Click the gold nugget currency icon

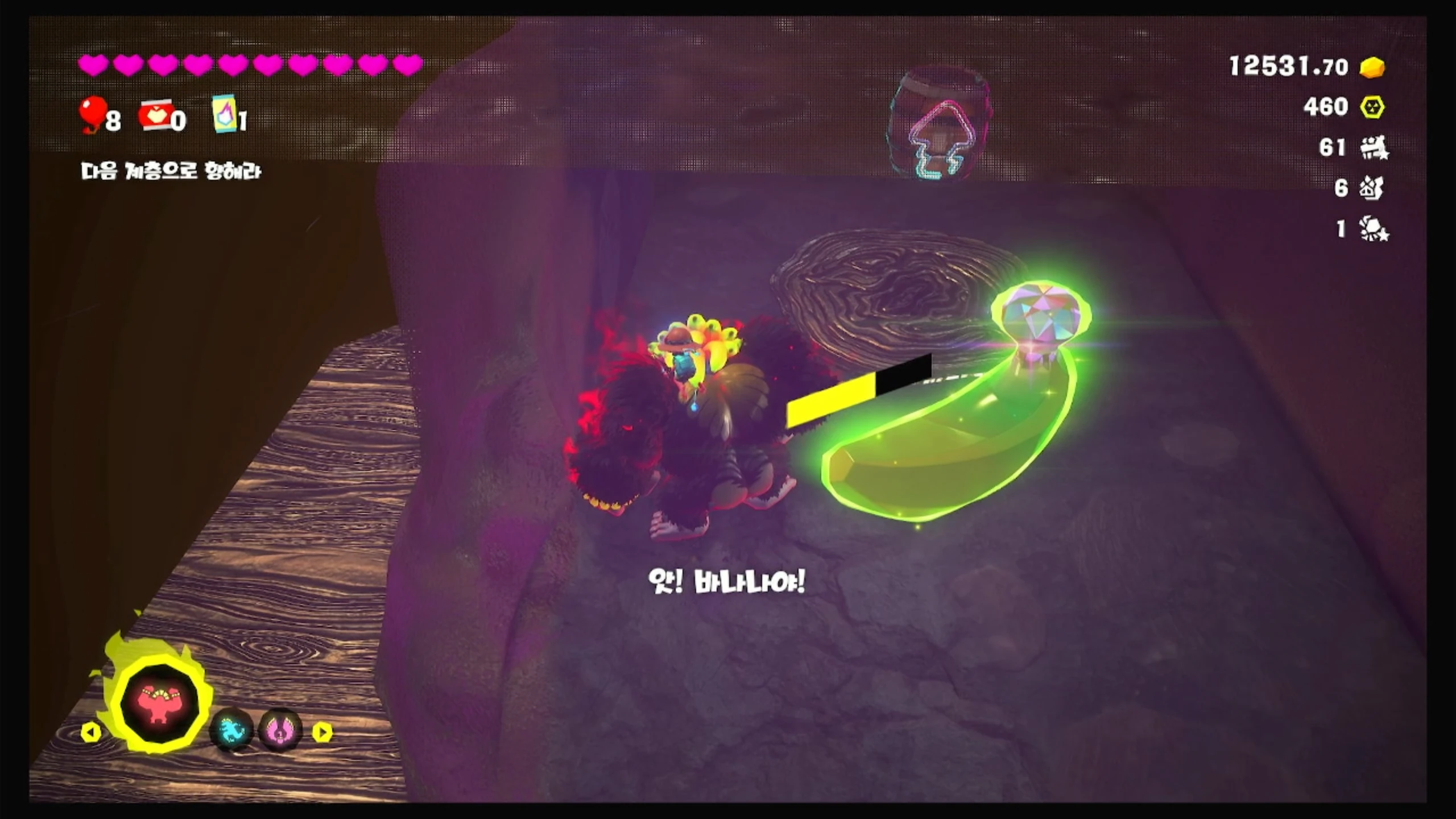1372,67
